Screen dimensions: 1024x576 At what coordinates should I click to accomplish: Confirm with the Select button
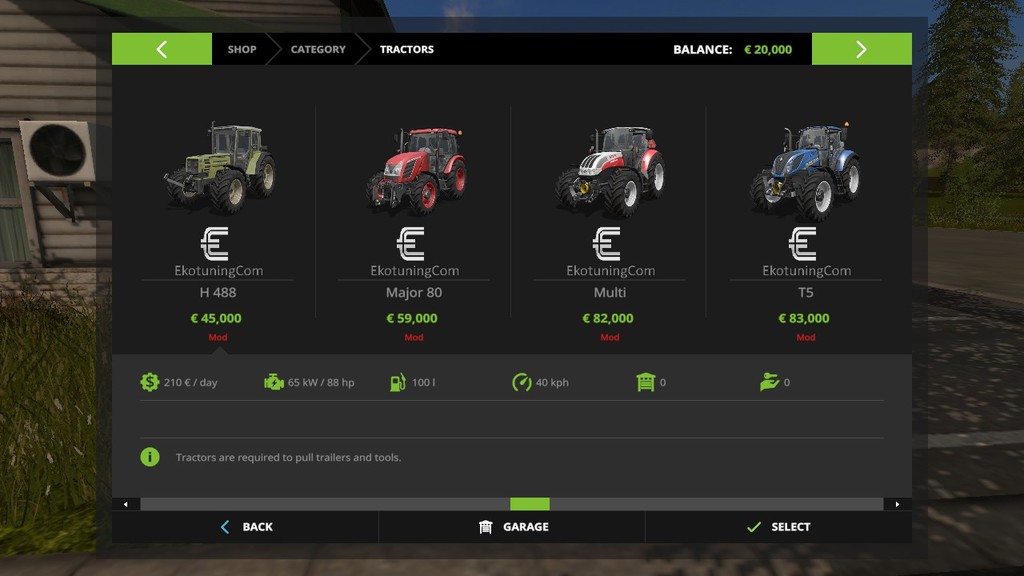(778, 527)
